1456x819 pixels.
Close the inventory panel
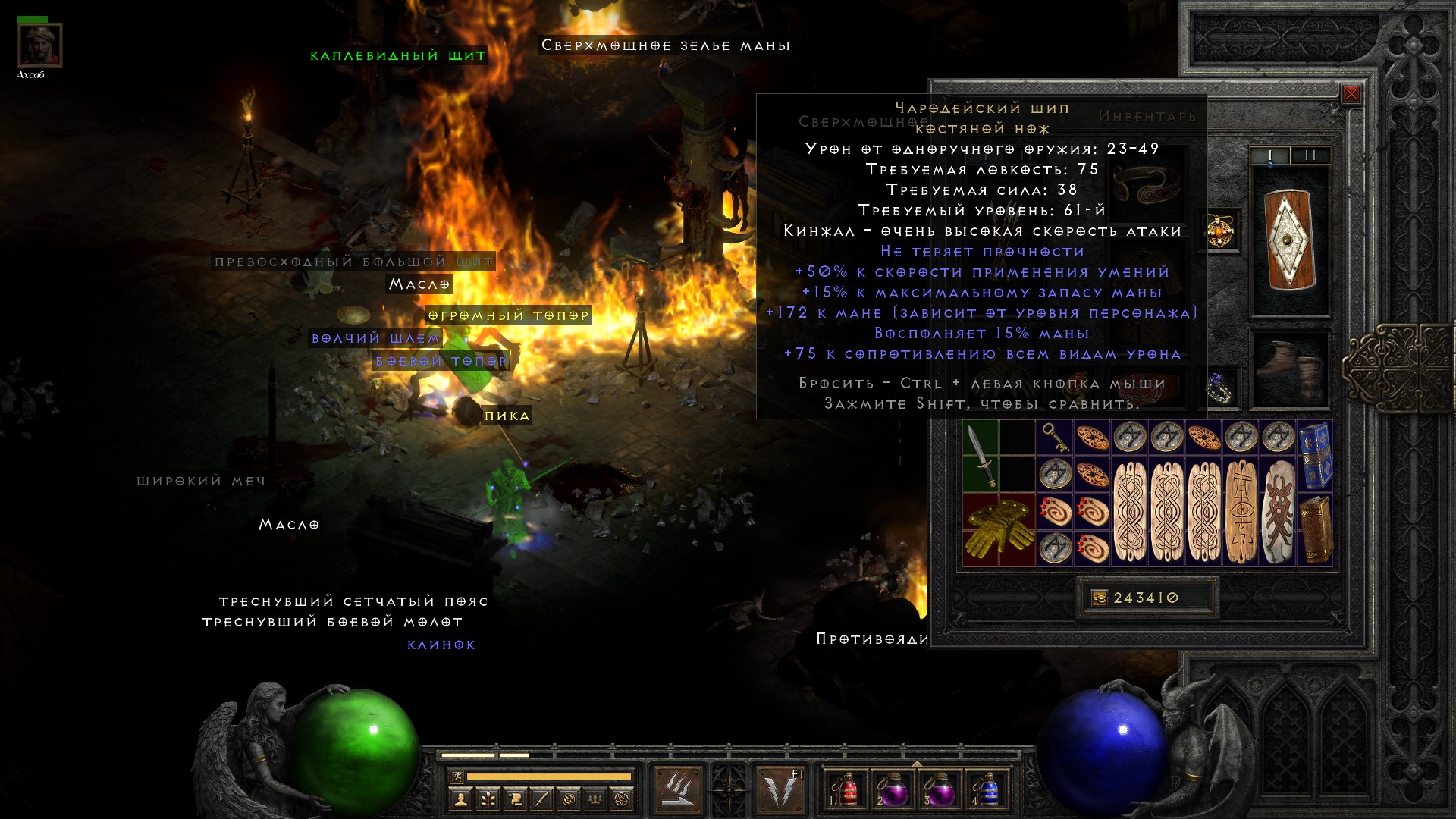1351,95
